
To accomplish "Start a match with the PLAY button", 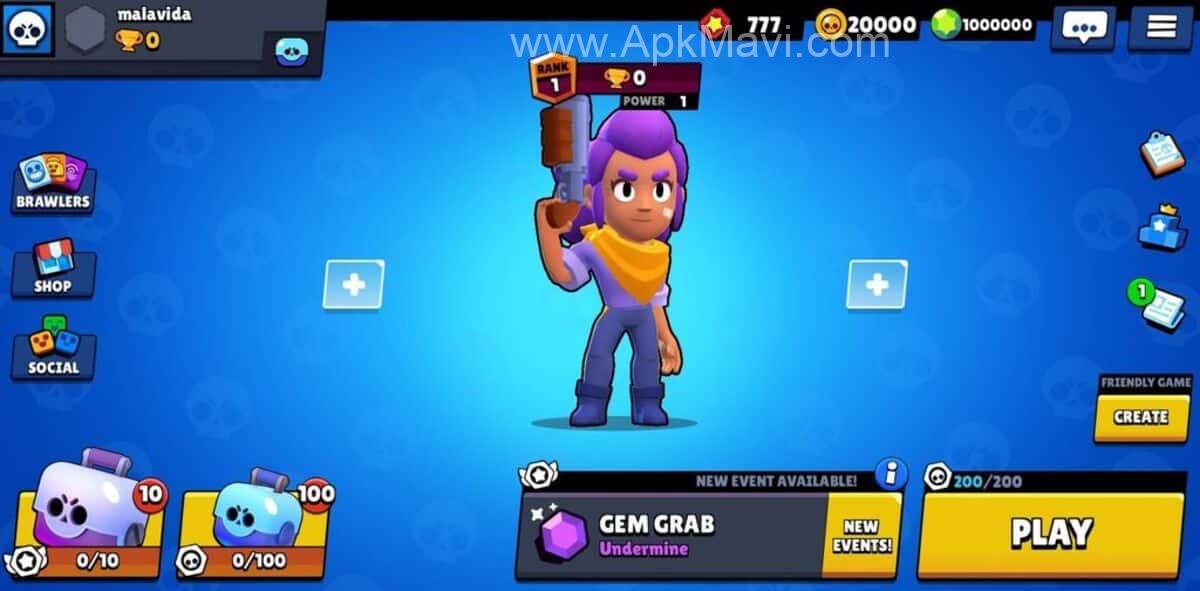I will pyautogui.click(x=1050, y=533).
